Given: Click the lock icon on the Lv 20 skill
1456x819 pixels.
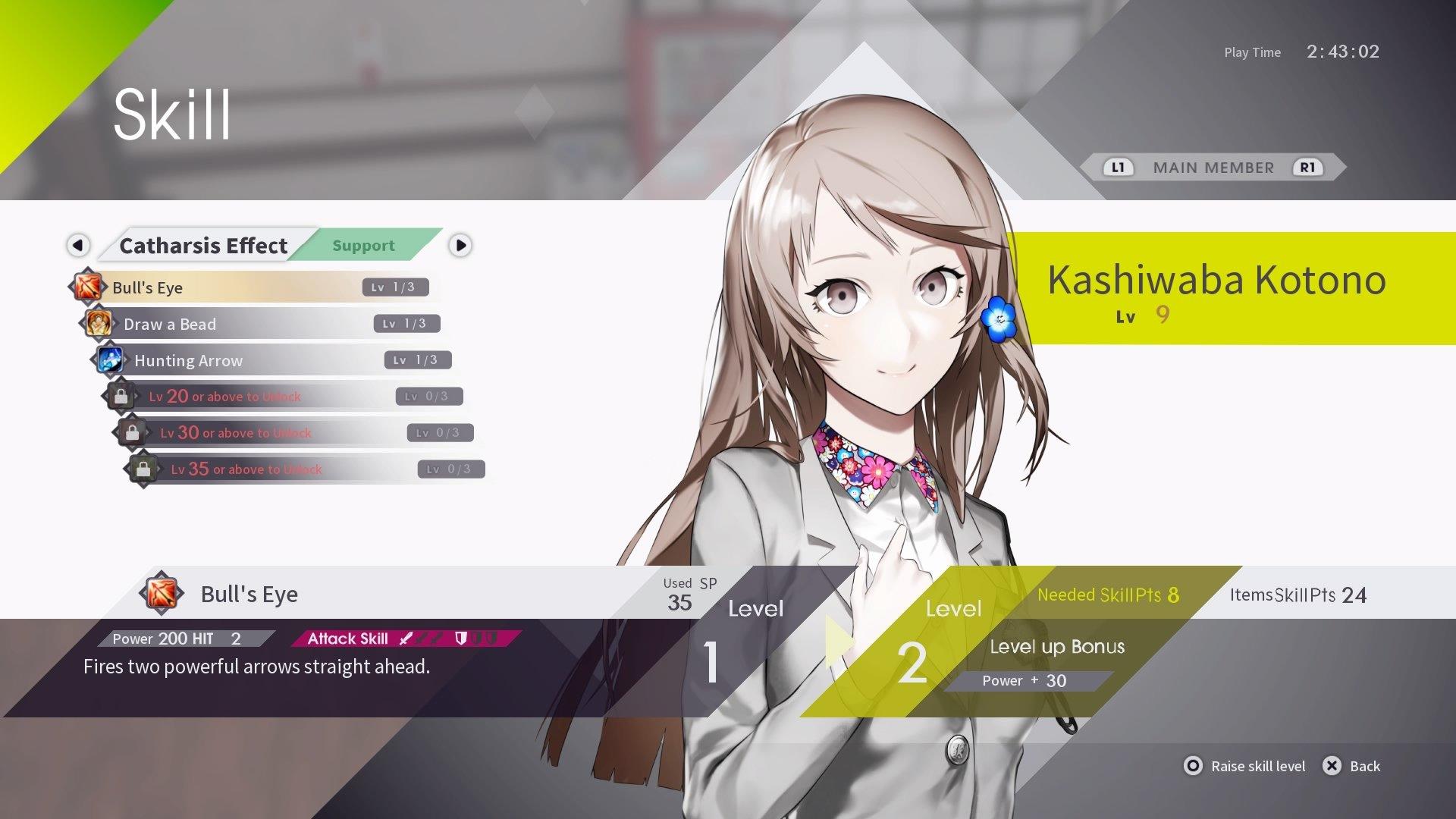Looking at the screenshot, I should [122, 395].
